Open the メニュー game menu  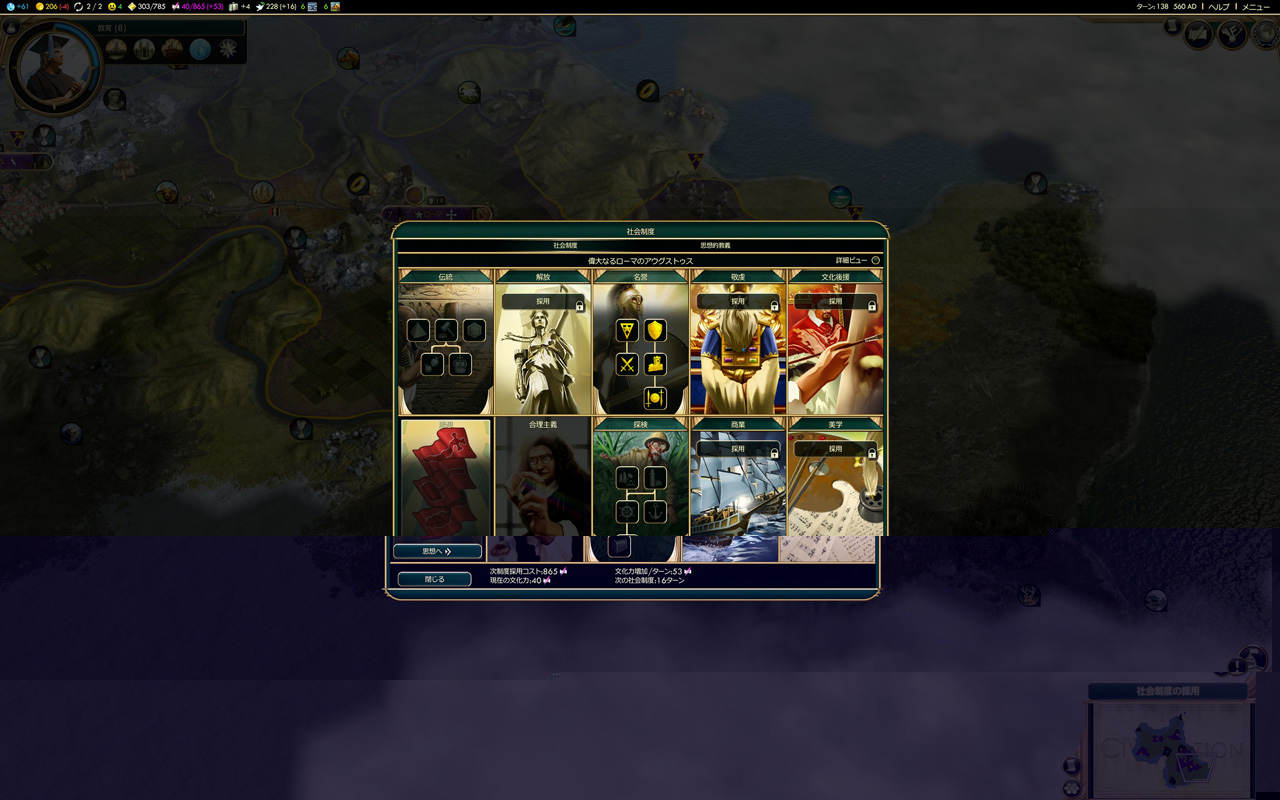(1255, 7)
